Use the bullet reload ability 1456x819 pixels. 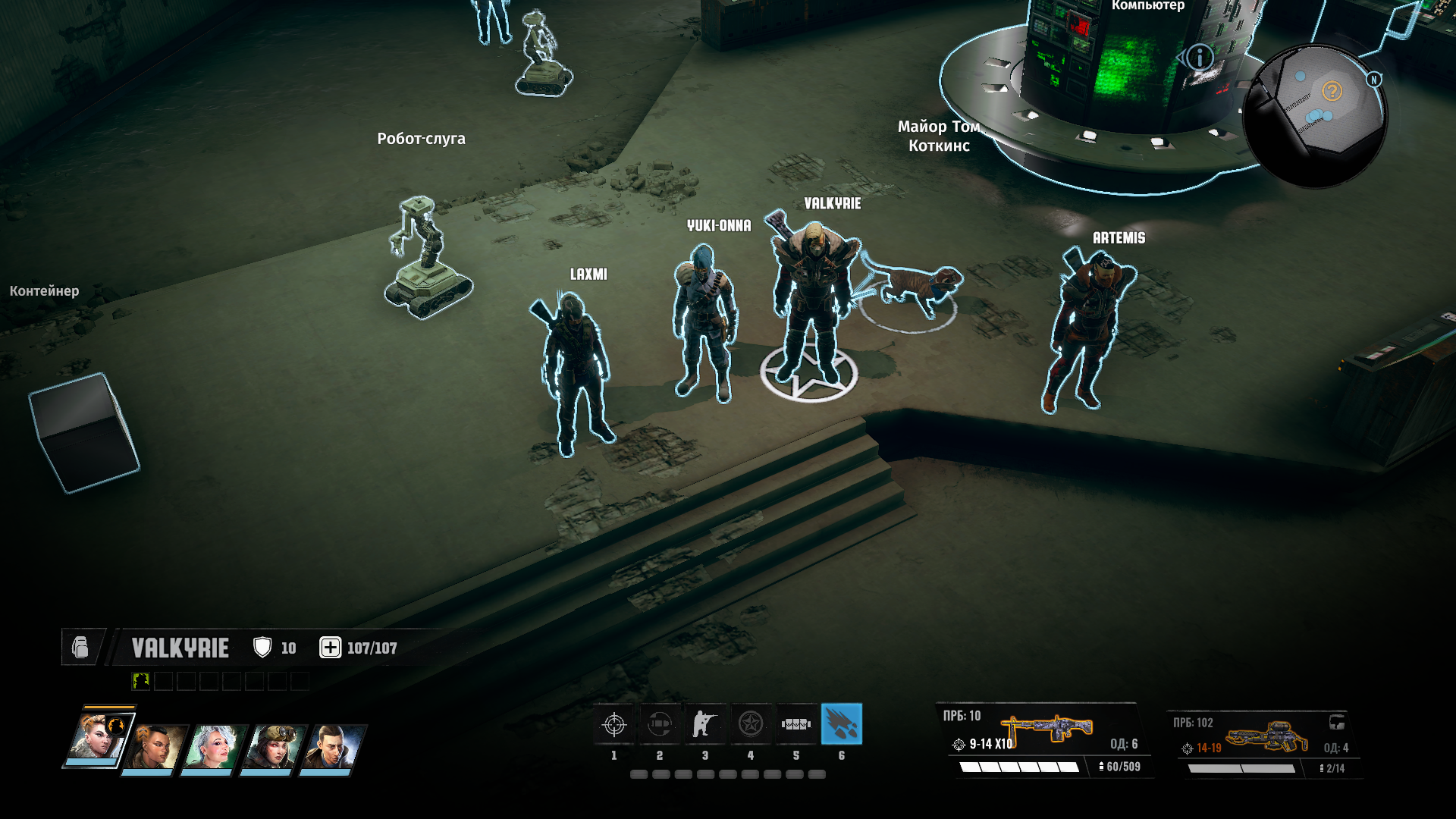[x=660, y=725]
